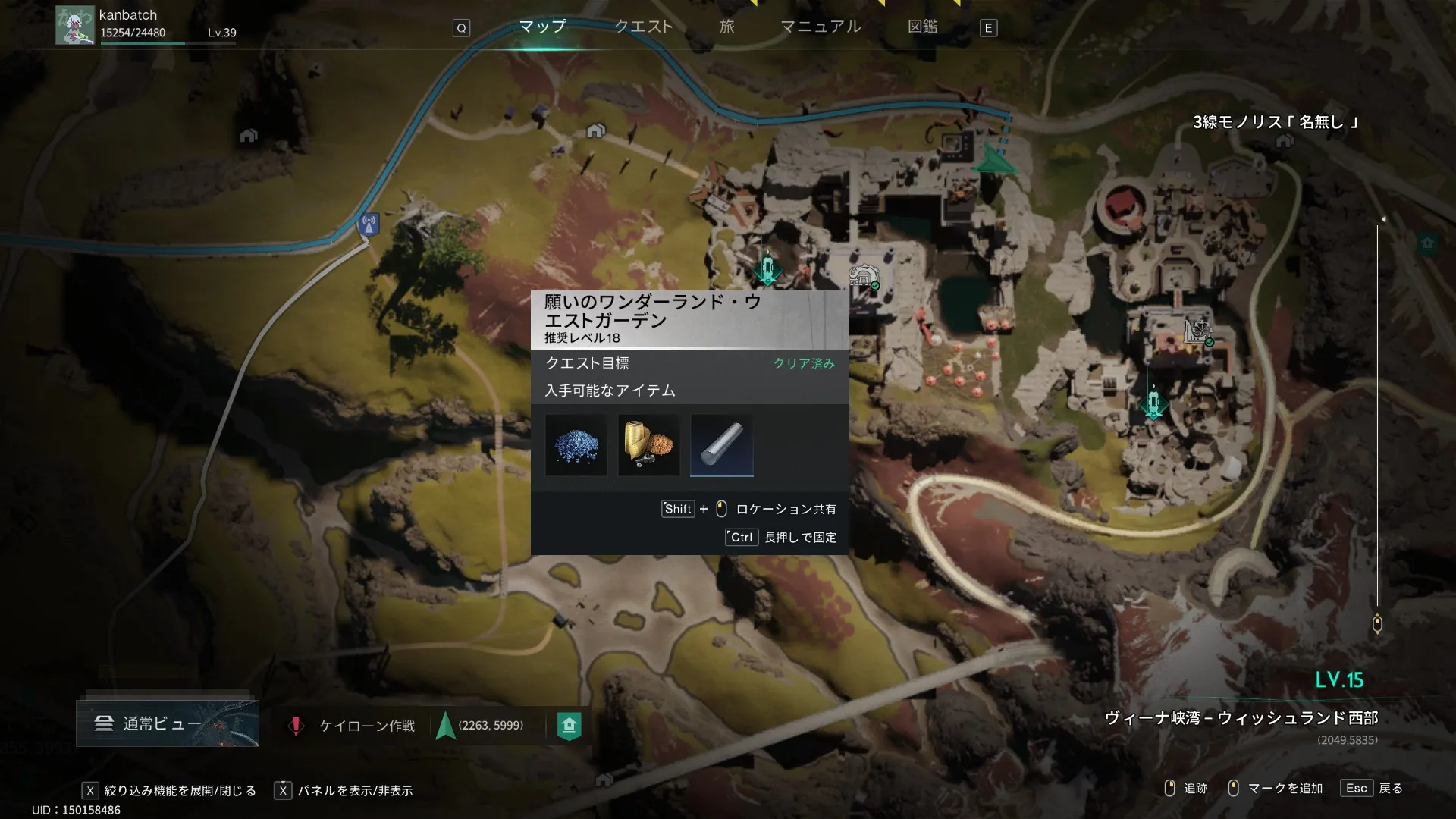Toggle the 通常ビュー map view button
Image resolution: width=1456 pixels, height=819 pixels.
coord(167,723)
